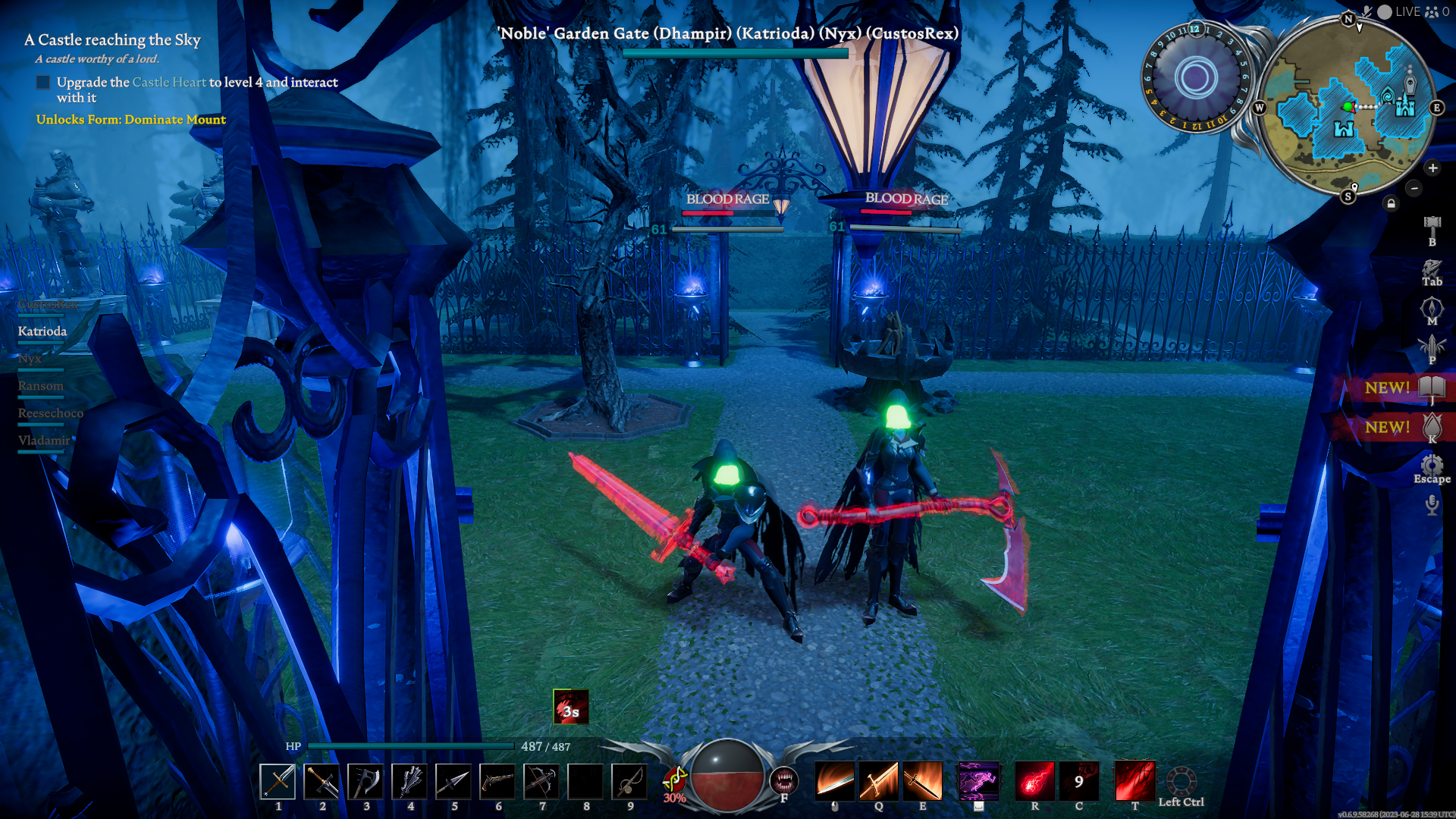Screen dimensions: 1456x819
Task: Choose the pistol in hotbar slot 6
Action: [x=497, y=781]
